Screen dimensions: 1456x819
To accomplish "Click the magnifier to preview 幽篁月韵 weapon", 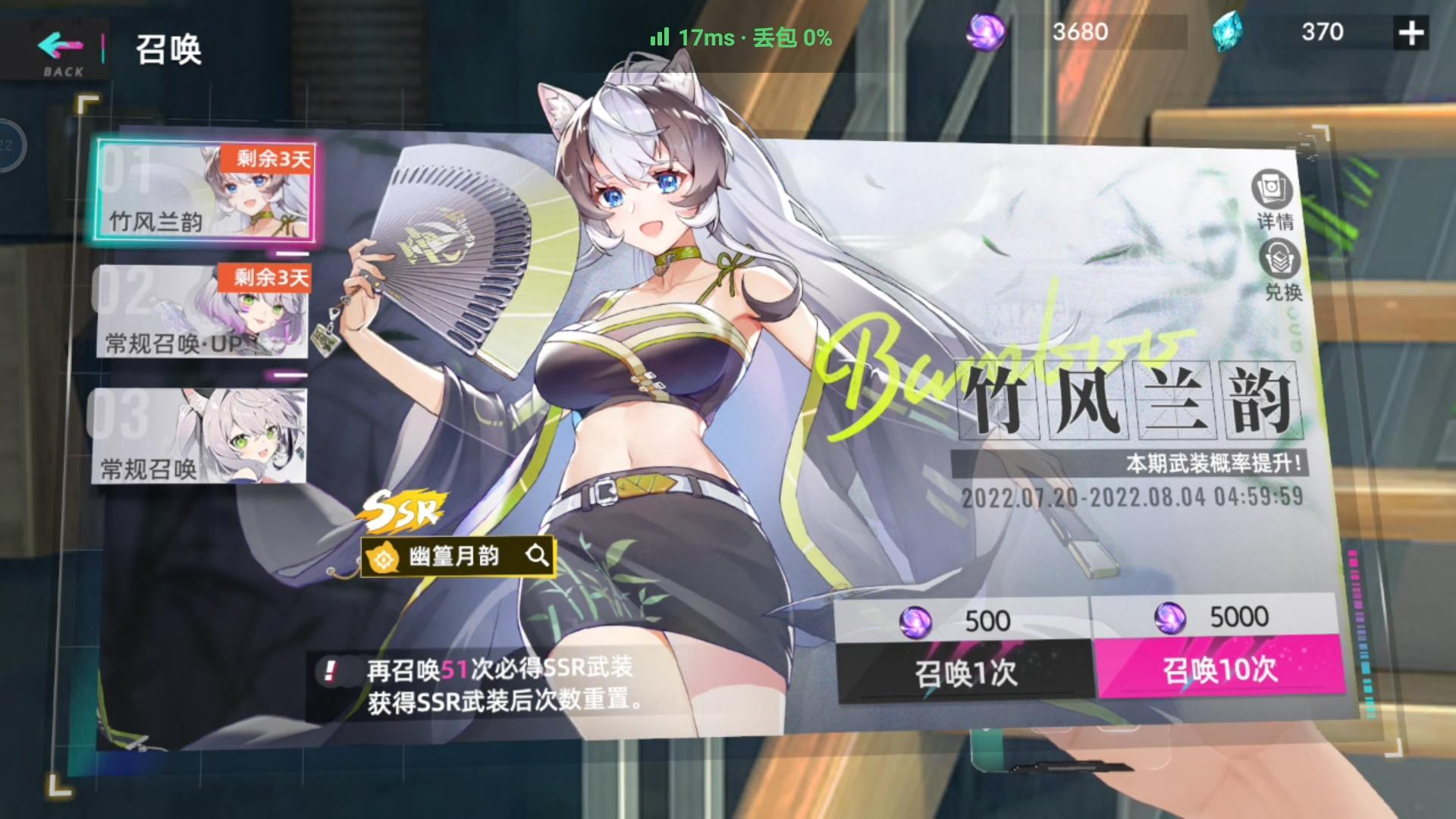I will tap(539, 556).
